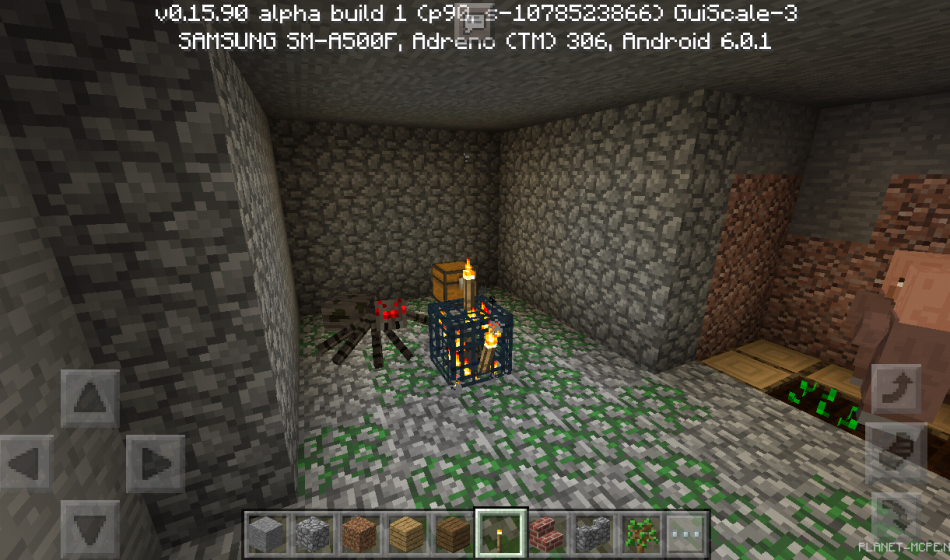950x560 pixels.
Task: Tap the jump button with curved arrow
Action: tap(895, 390)
